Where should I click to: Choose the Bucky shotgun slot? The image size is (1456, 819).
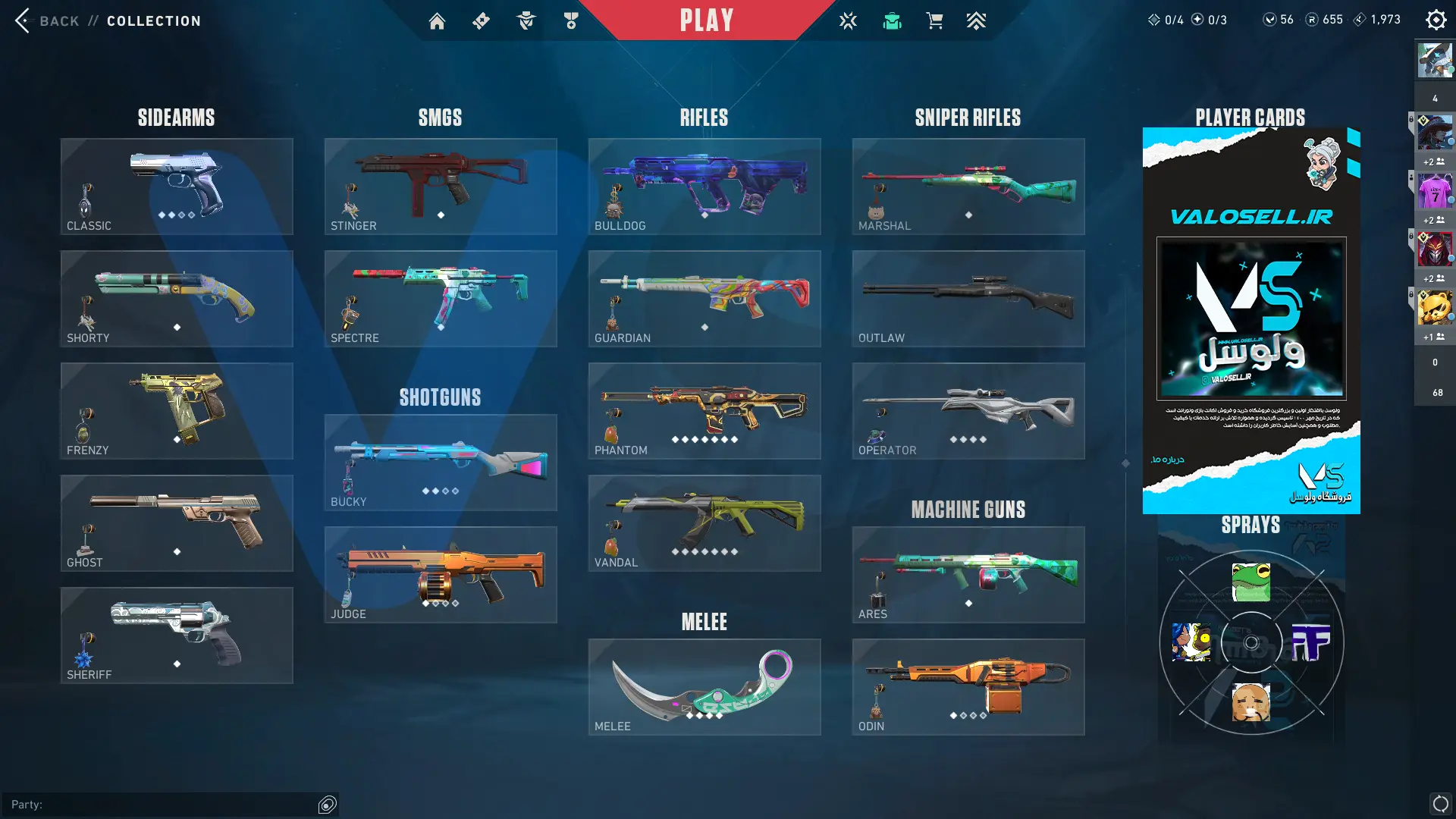pyautogui.click(x=441, y=463)
